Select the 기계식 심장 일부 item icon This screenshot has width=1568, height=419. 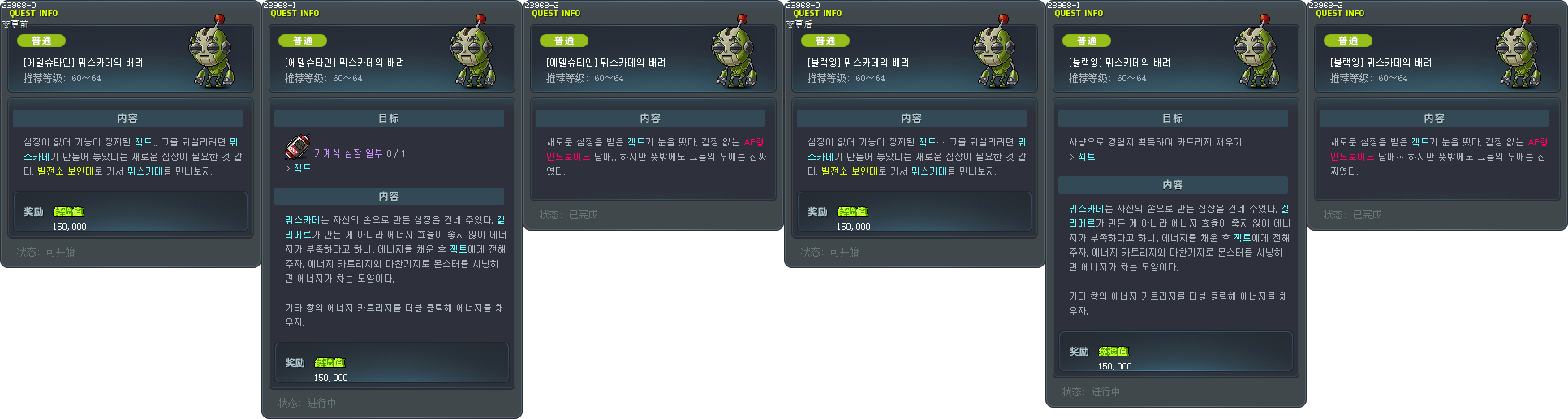297,148
